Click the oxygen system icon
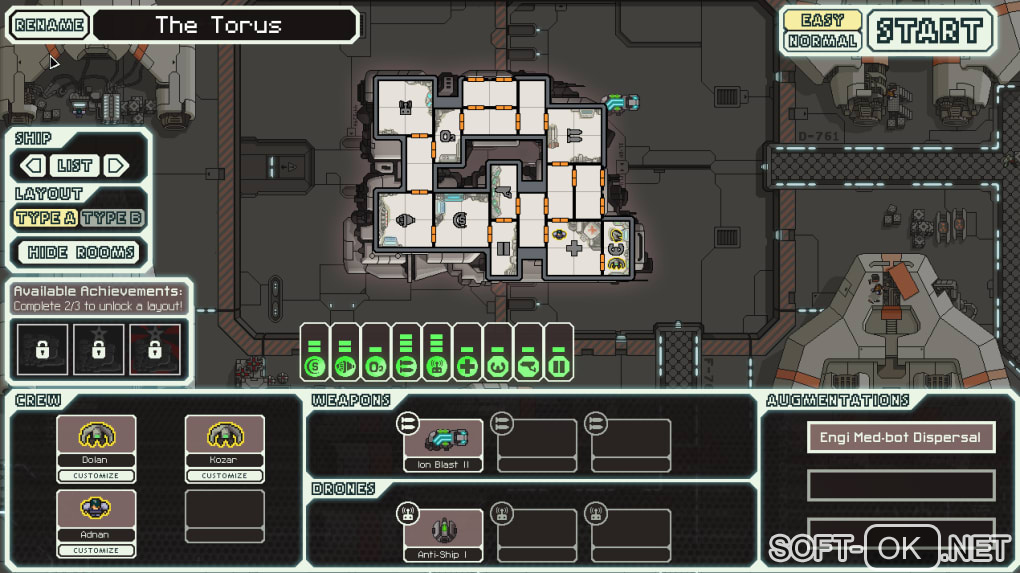Viewport: 1020px width, 573px height. [376, 366]
